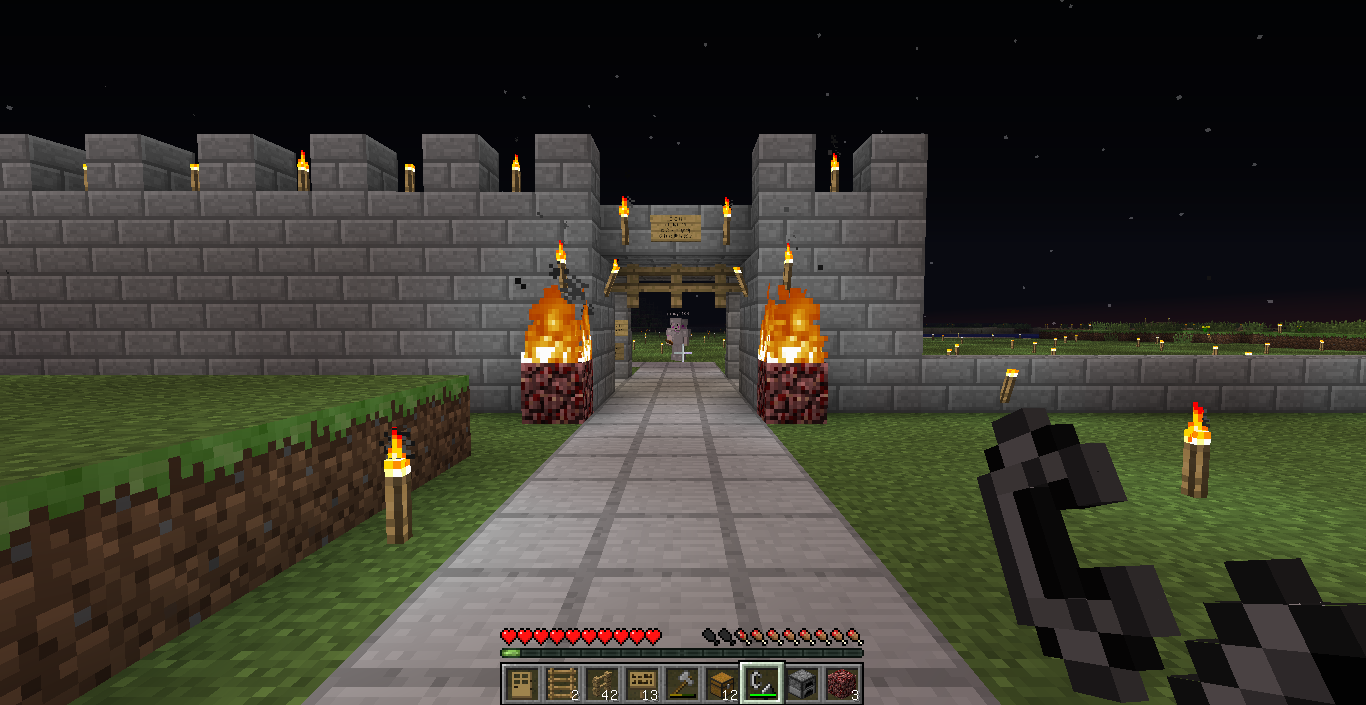This screenshot has width=1366, height=705.
Task: Select the chest stack of 12
Action: (721, 684)
